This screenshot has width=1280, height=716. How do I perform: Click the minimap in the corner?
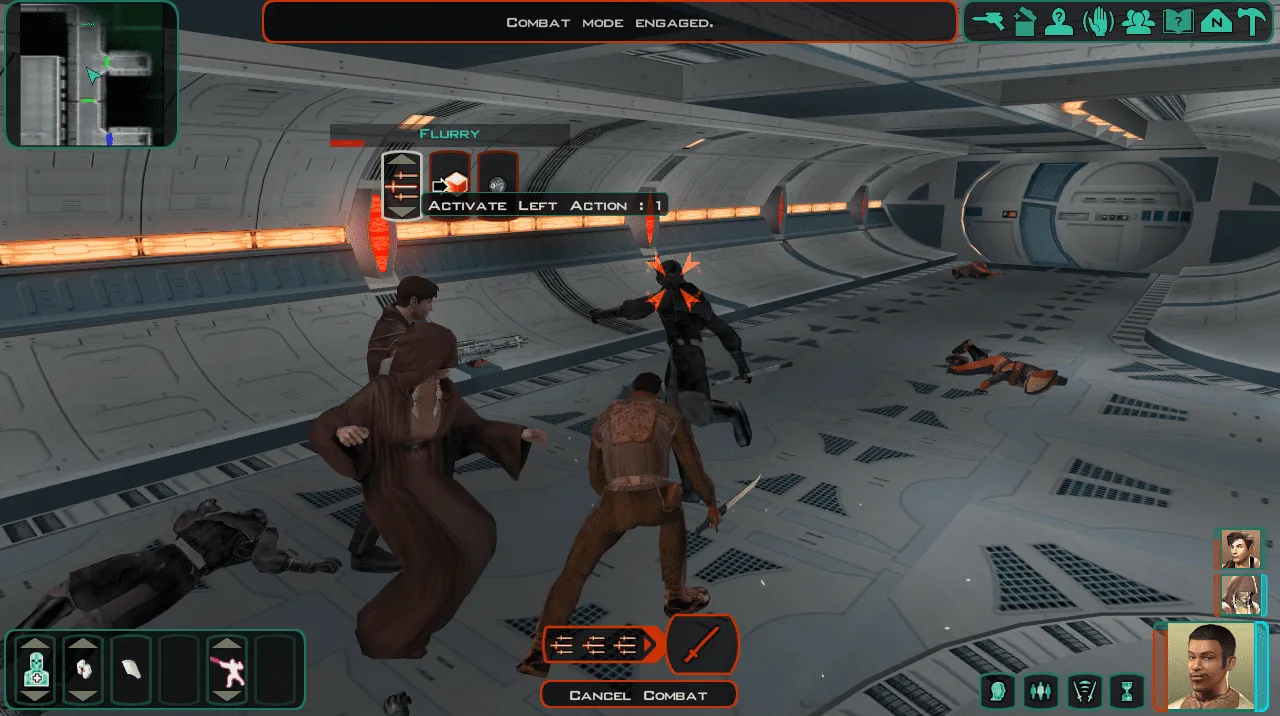pyautogui.click(x=91, y=74)
